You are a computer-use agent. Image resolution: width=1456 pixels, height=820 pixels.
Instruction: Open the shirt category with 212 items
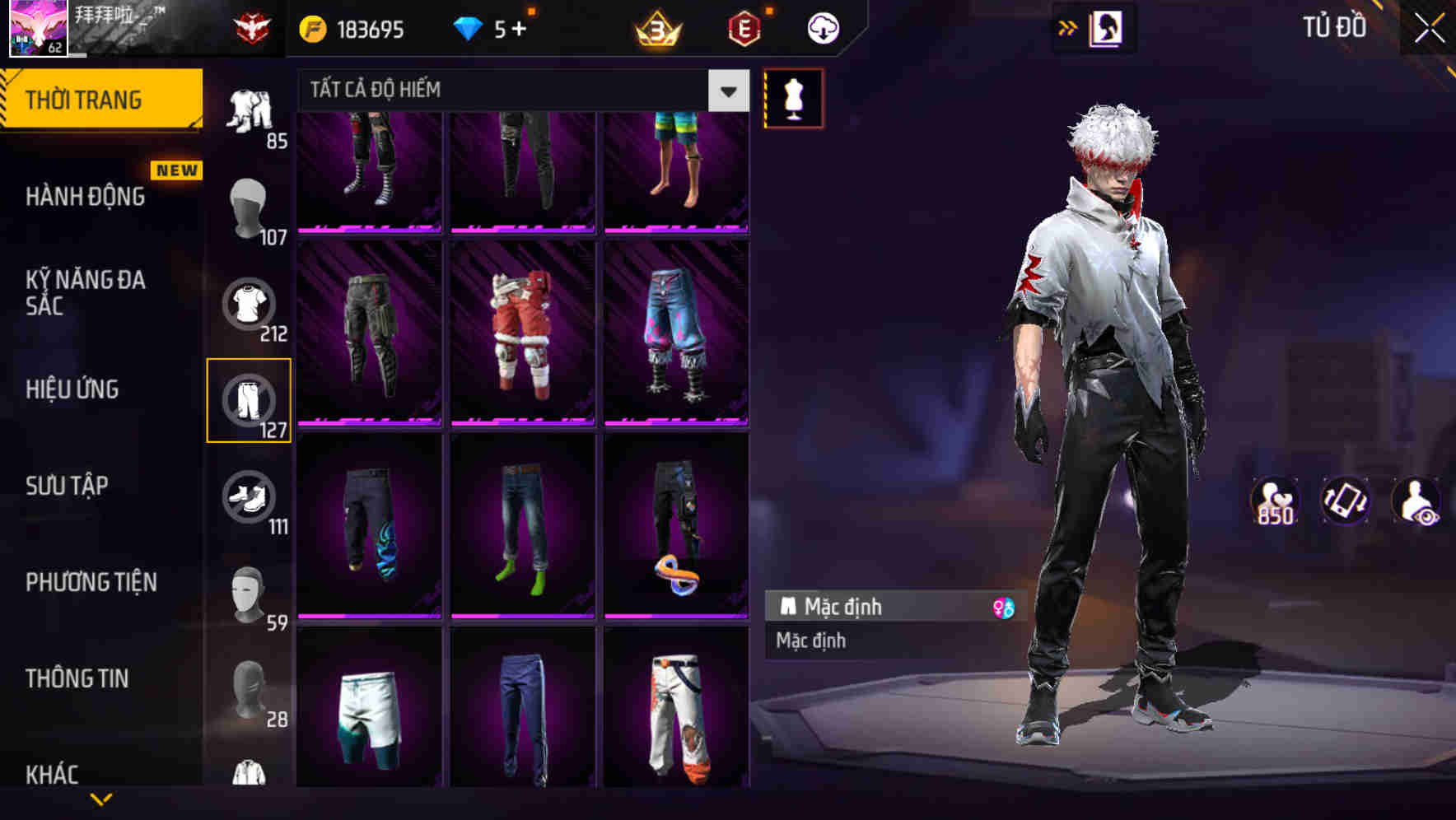(x=250, y=305)
